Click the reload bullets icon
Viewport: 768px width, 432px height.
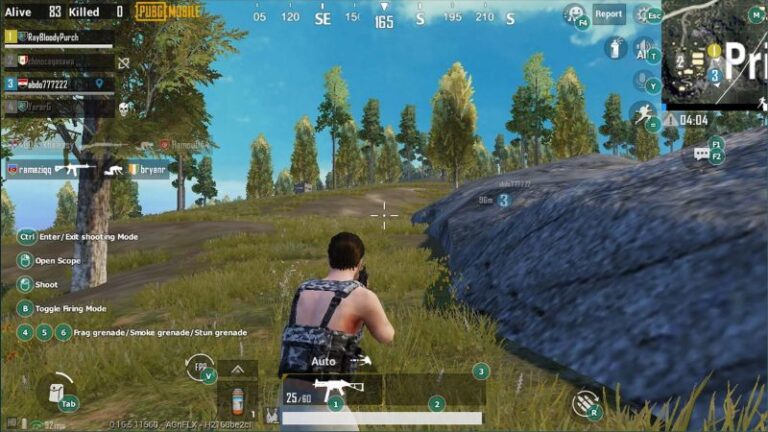click(585, 403)
